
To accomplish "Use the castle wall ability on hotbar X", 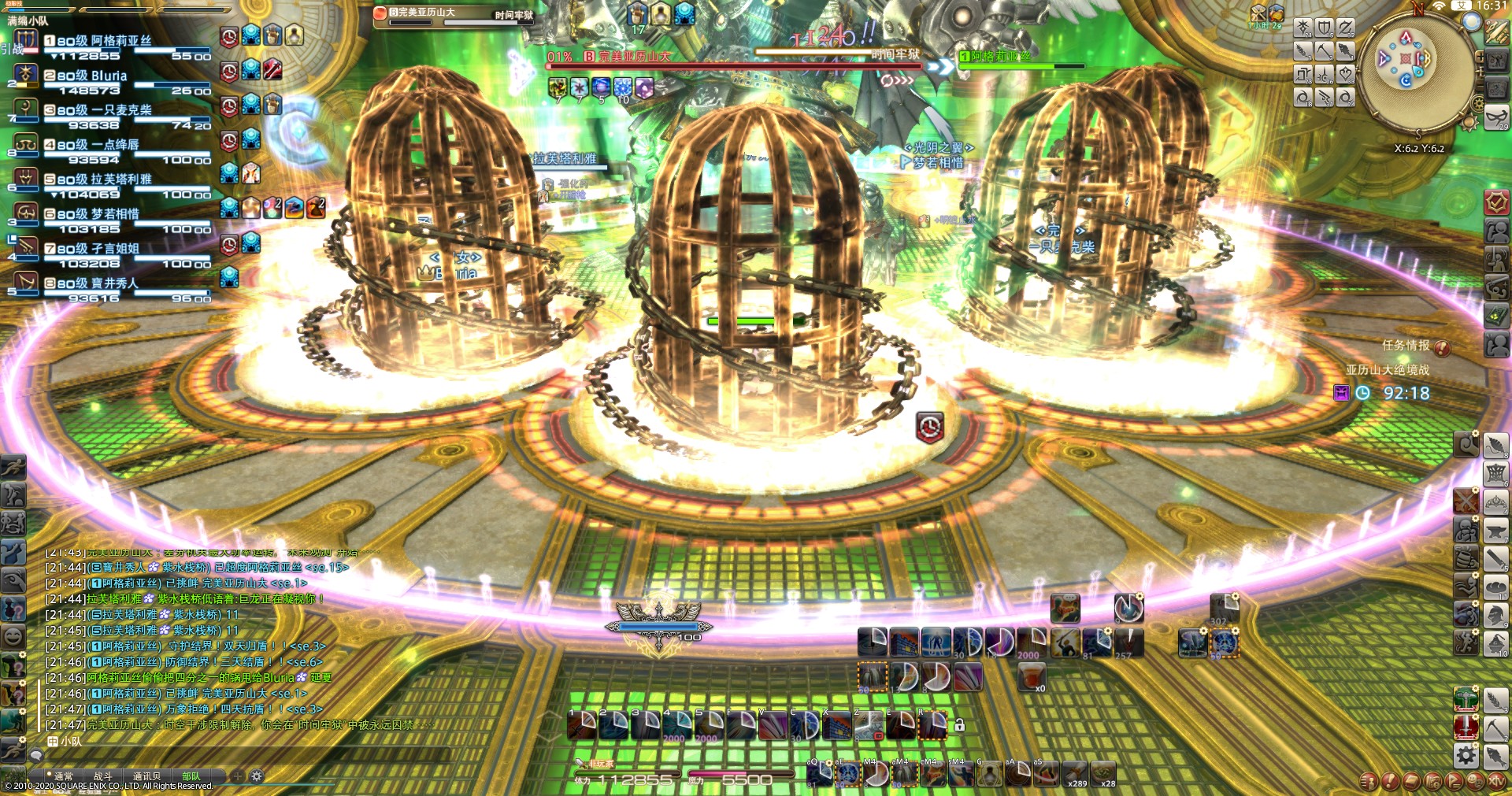I will point(838,725).
